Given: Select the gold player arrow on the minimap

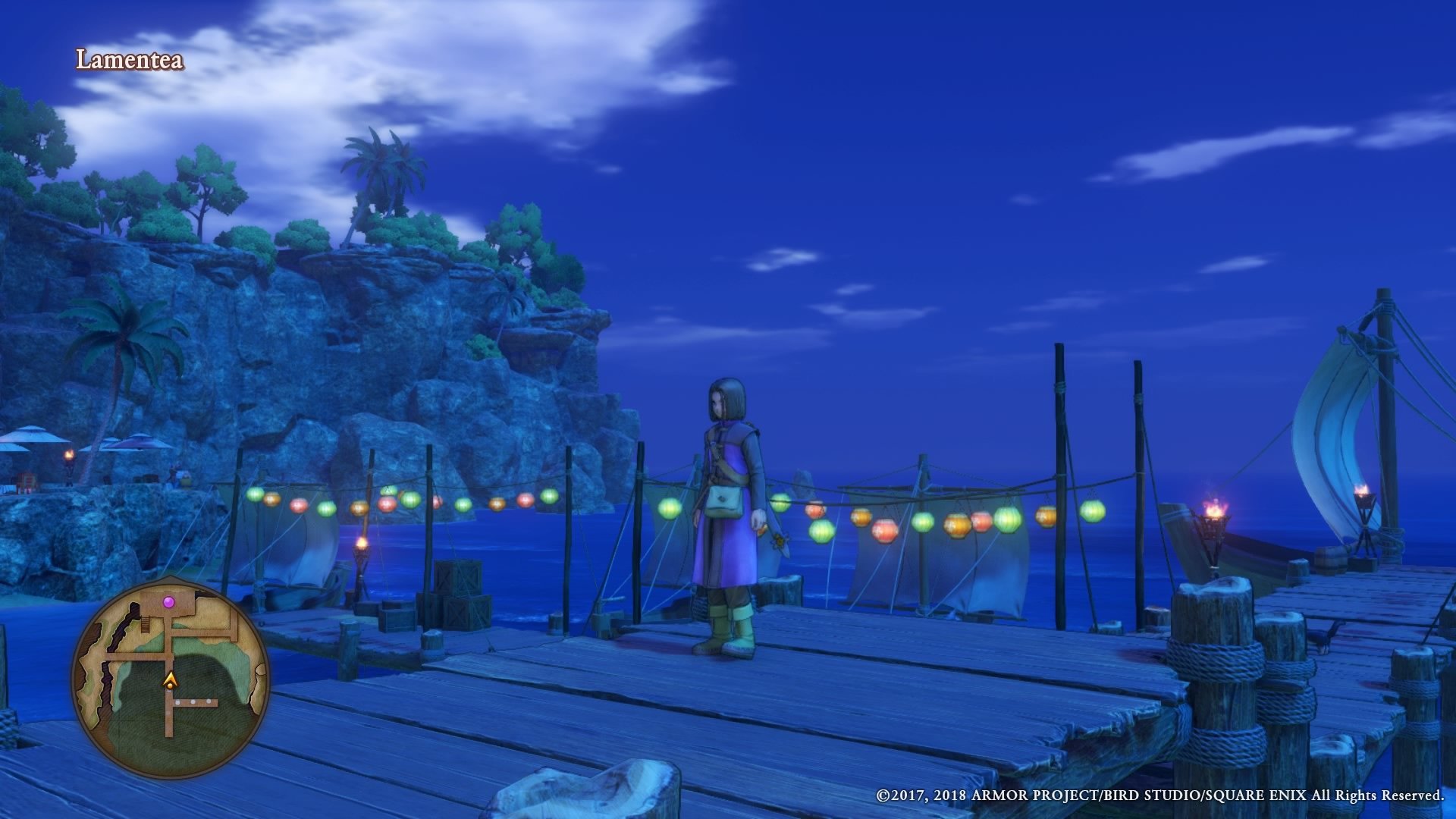Looking at the screenshot, I should pyautogui.click(x=170, y=679).
